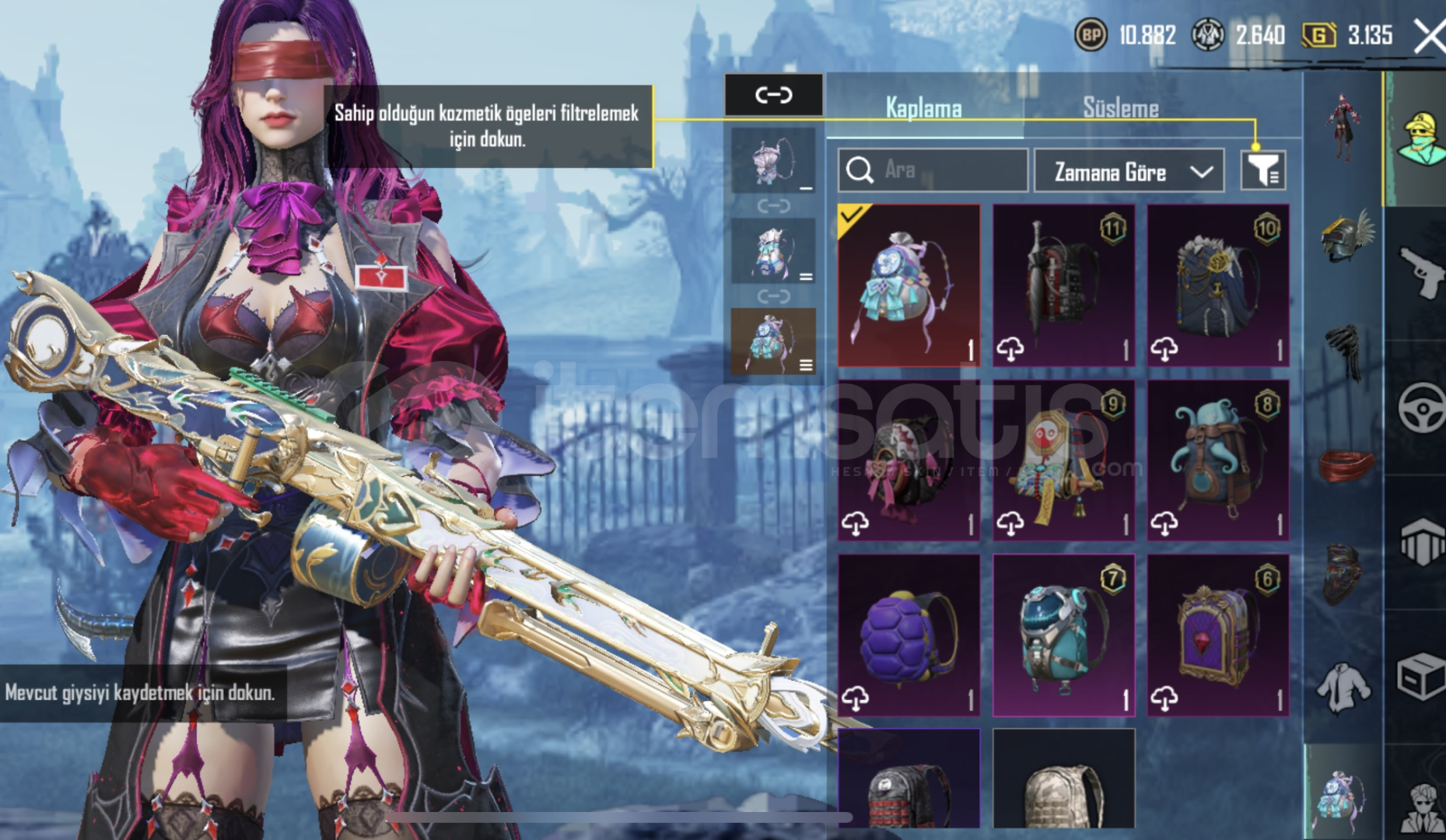This screenshot has height=840, width=1446.
Task: Pick the level 10 navy gold backpack
Action: pyautogui.click(x=1217, y=285)
